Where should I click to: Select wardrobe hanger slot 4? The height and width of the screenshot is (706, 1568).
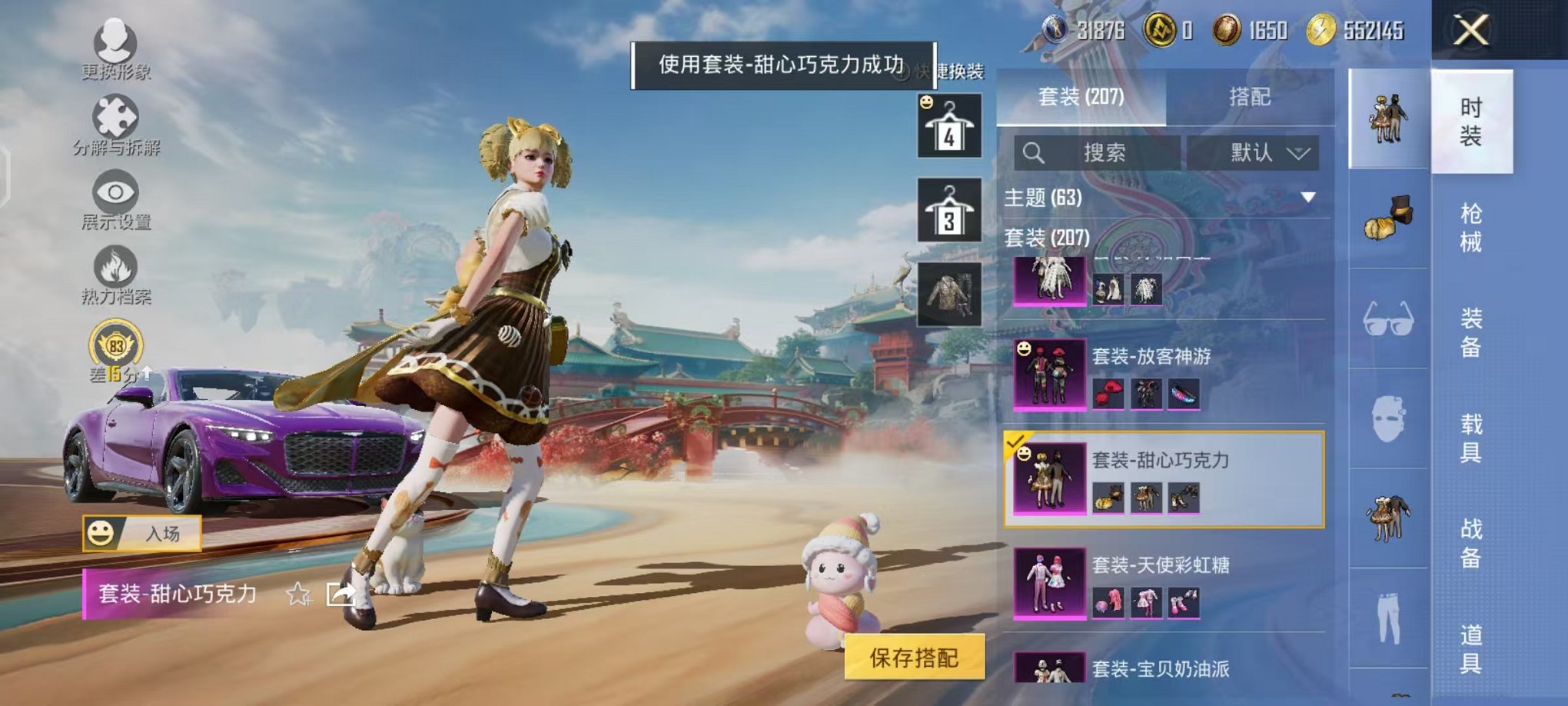949,123
